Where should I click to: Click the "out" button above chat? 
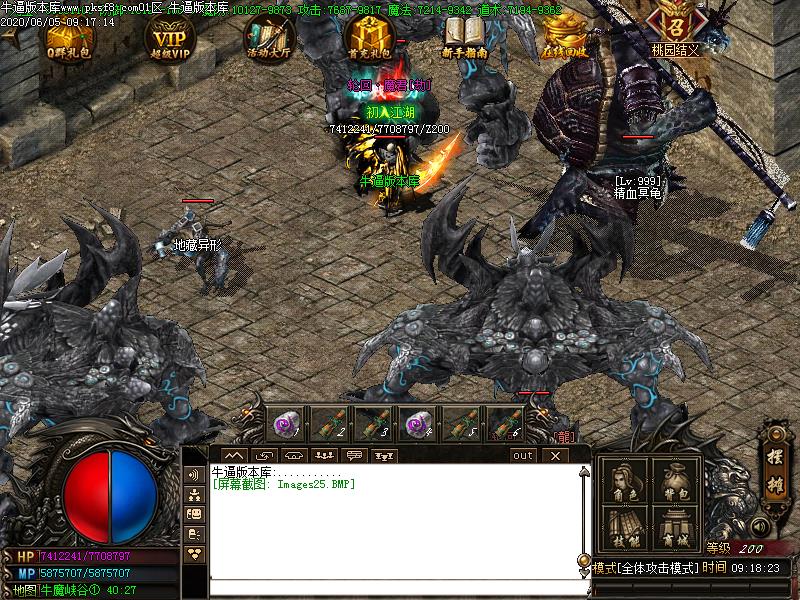[x=523, y=456]
